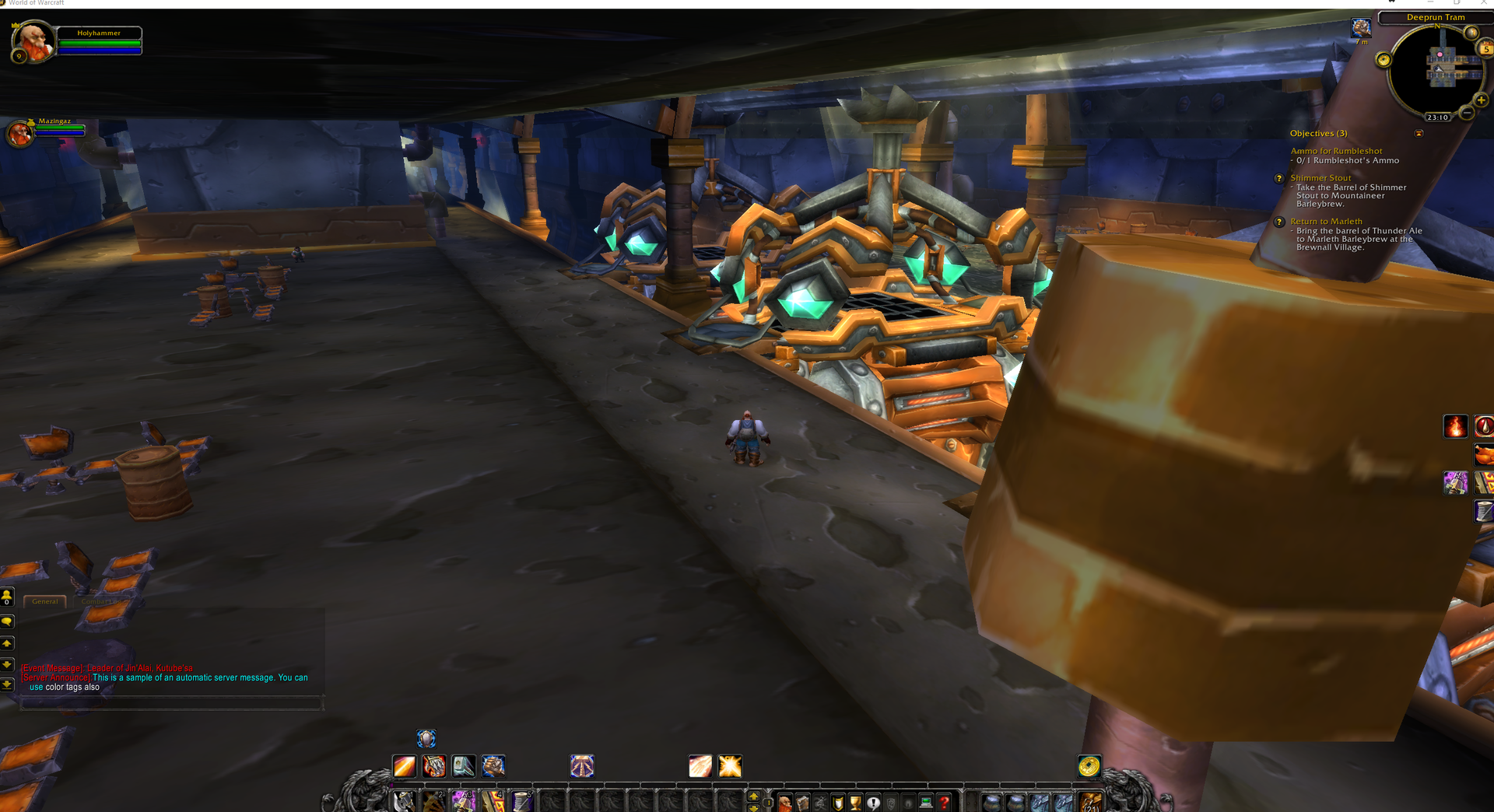
Task: Collapse the Objectives (3) tracker
Action: 1419,134
